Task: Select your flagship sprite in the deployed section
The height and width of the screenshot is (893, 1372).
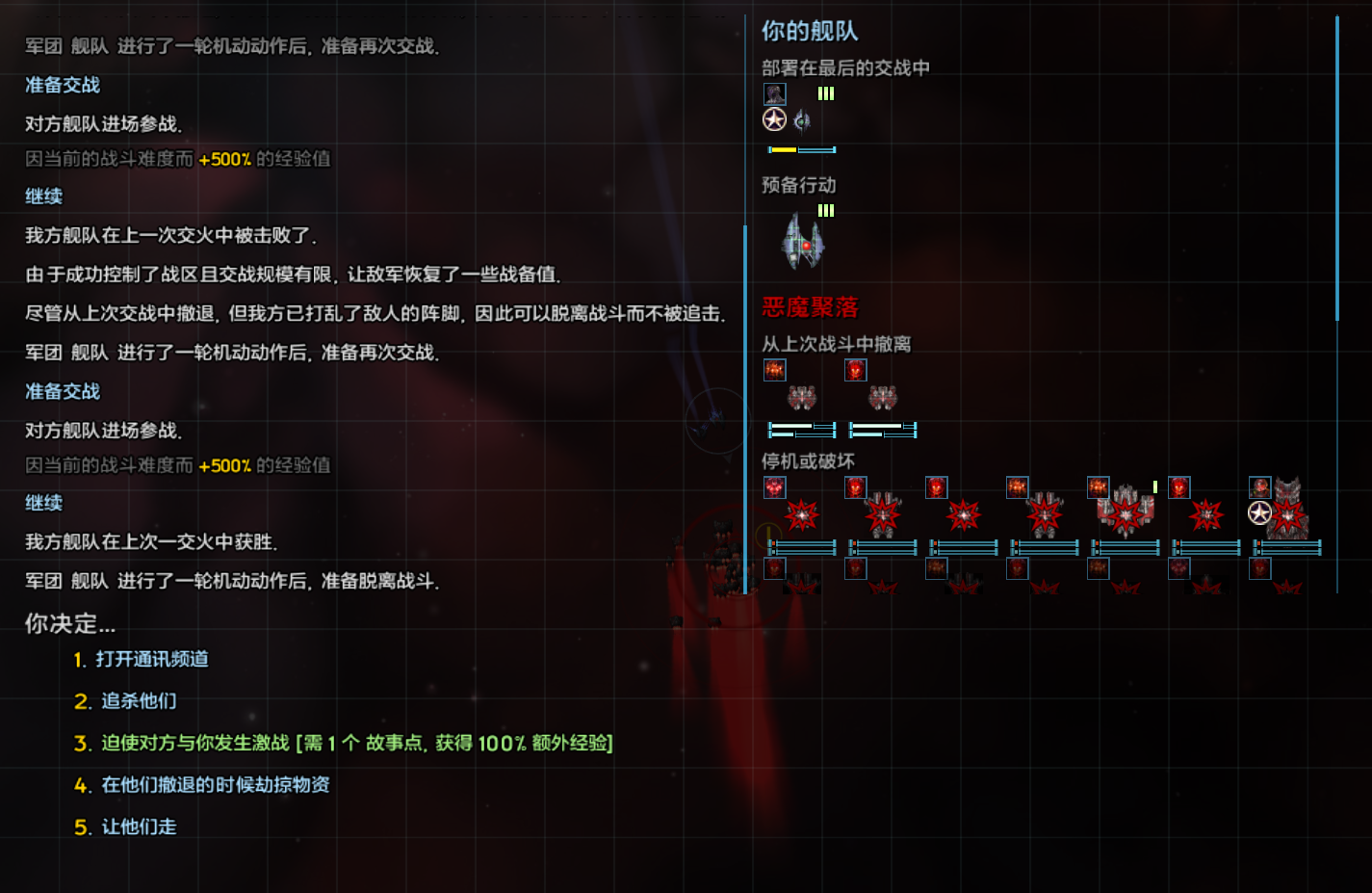Action: [803, 120]
